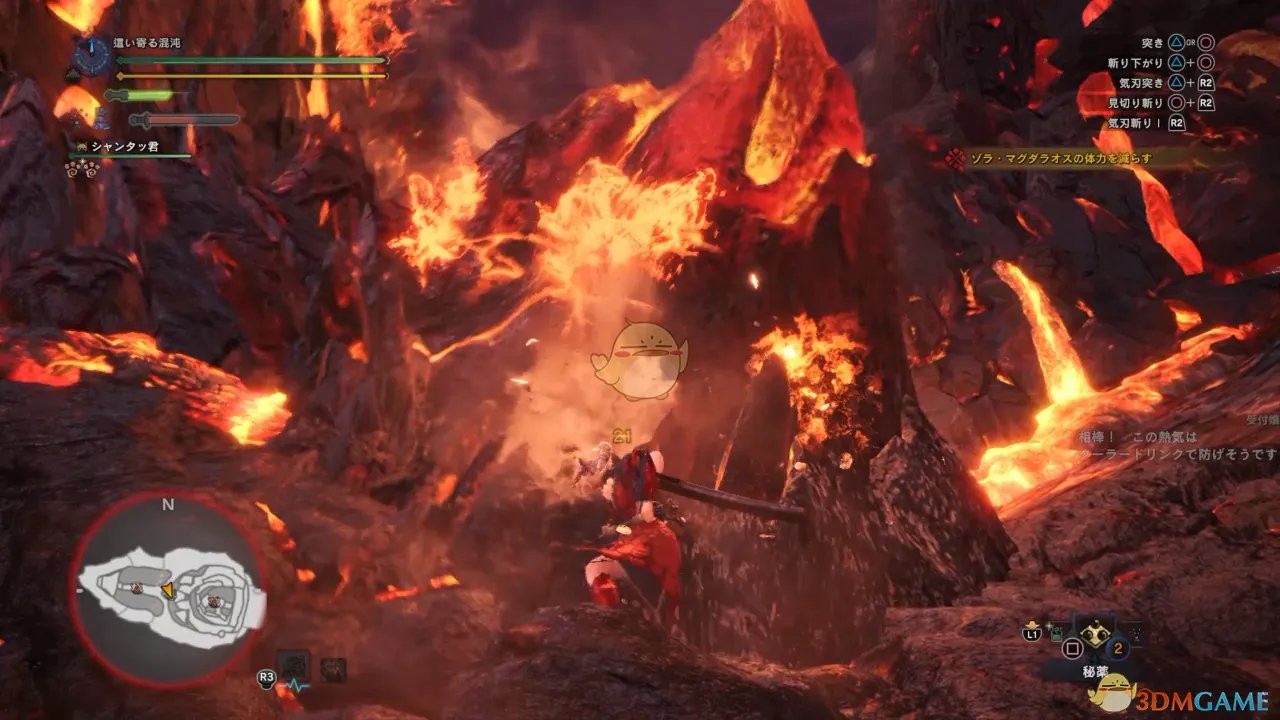The height and width of the screenshot is (720, 1280).
Task: Click the yellow player arrow on minimap
Action: pos(167,591)
